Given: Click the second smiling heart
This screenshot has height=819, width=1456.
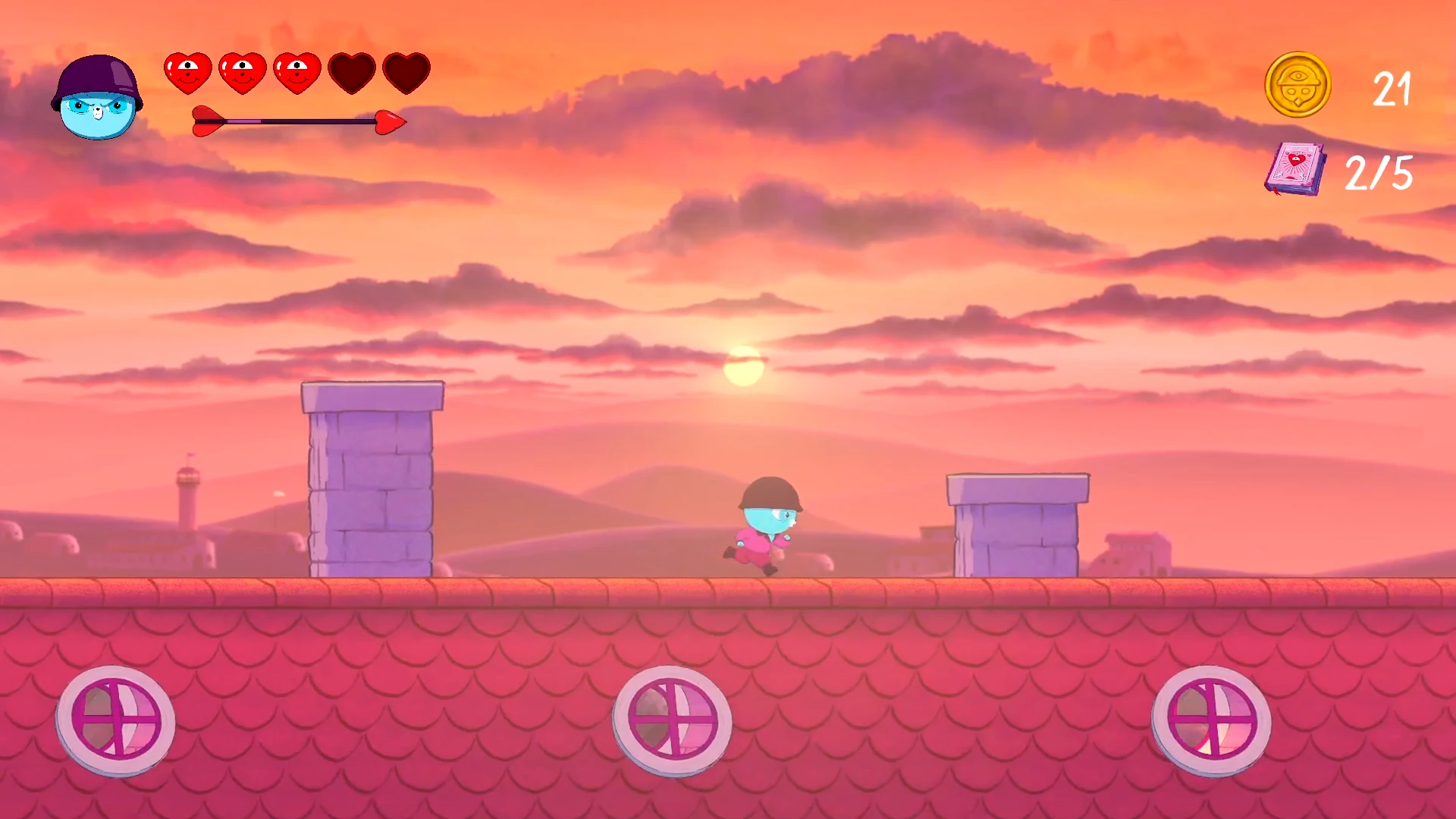Looking at the screenshot, I should coord(243,72).
